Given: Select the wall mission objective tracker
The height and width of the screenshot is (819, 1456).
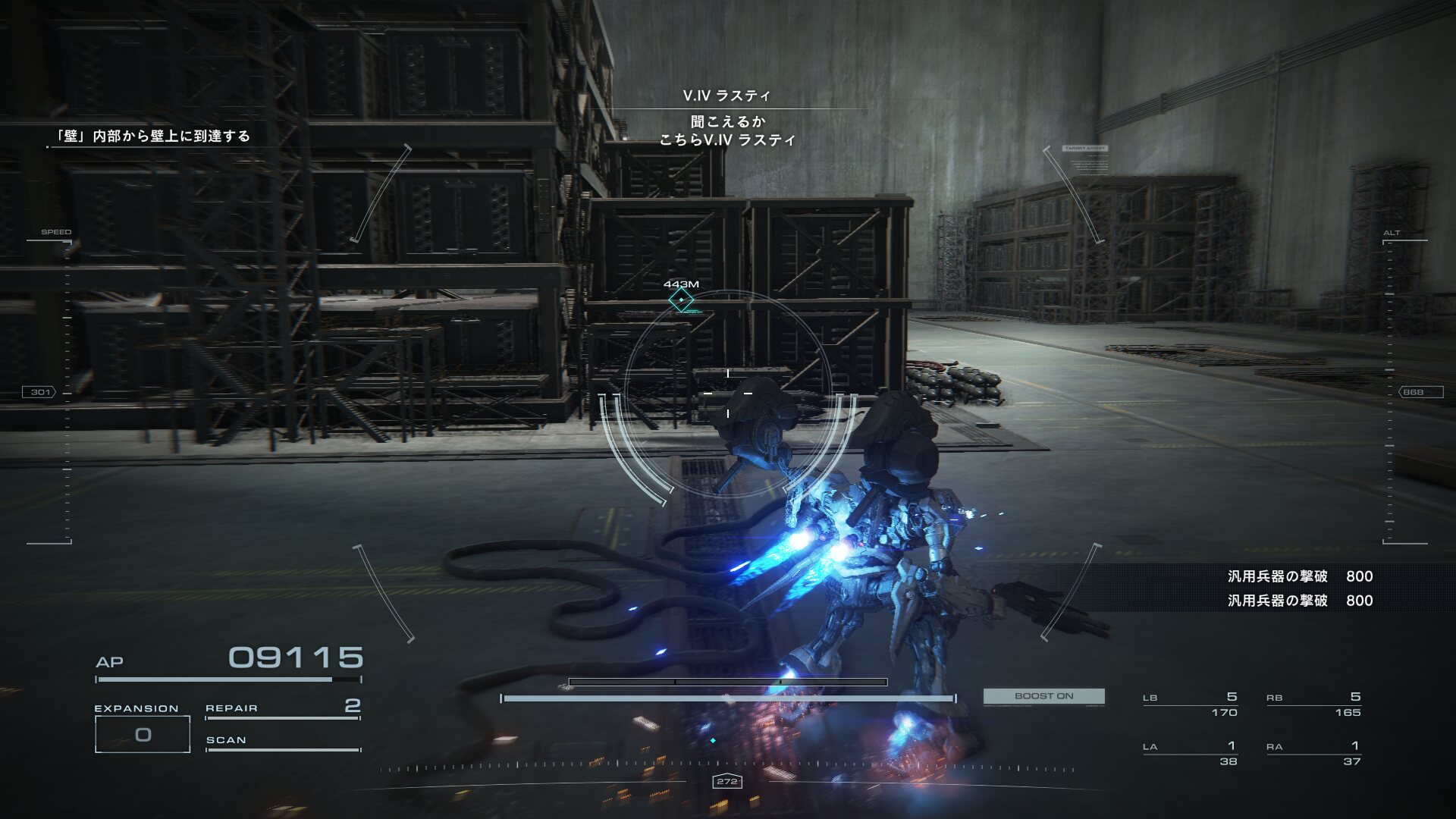Looking at the screenshot, I should (152, 136).
